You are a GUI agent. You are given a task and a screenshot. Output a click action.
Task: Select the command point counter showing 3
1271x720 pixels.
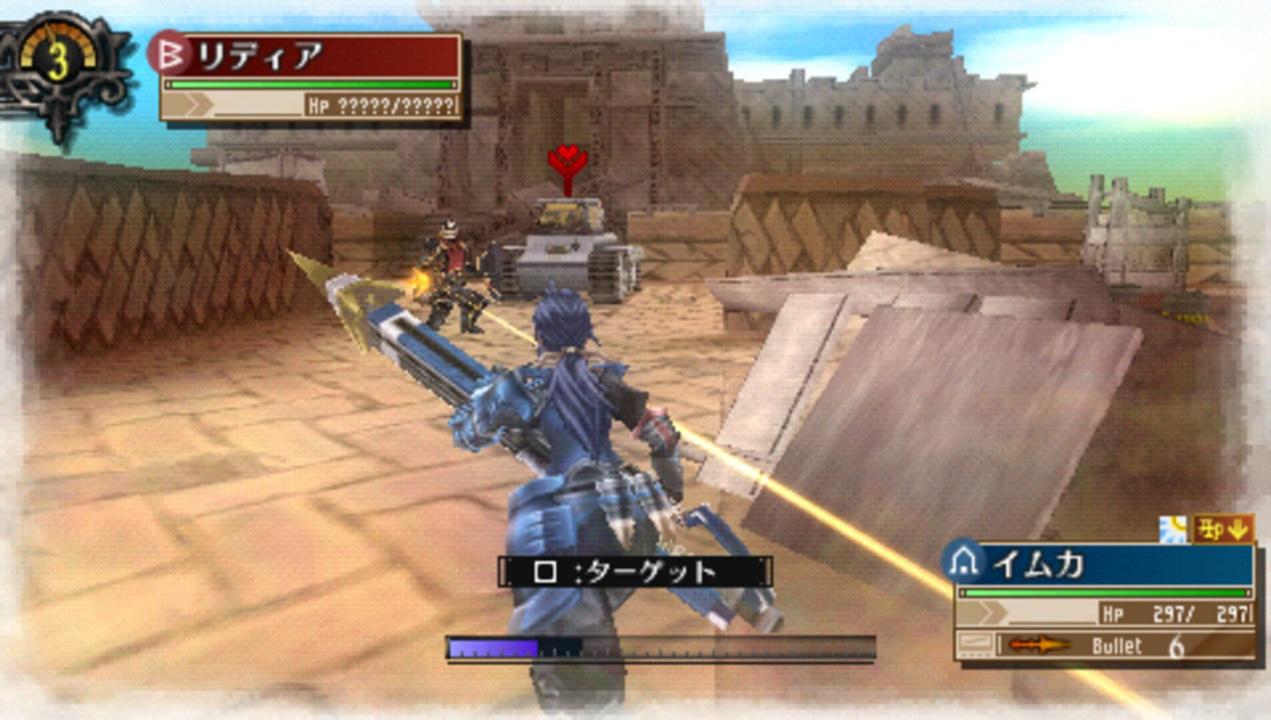(x=58, y=64)
